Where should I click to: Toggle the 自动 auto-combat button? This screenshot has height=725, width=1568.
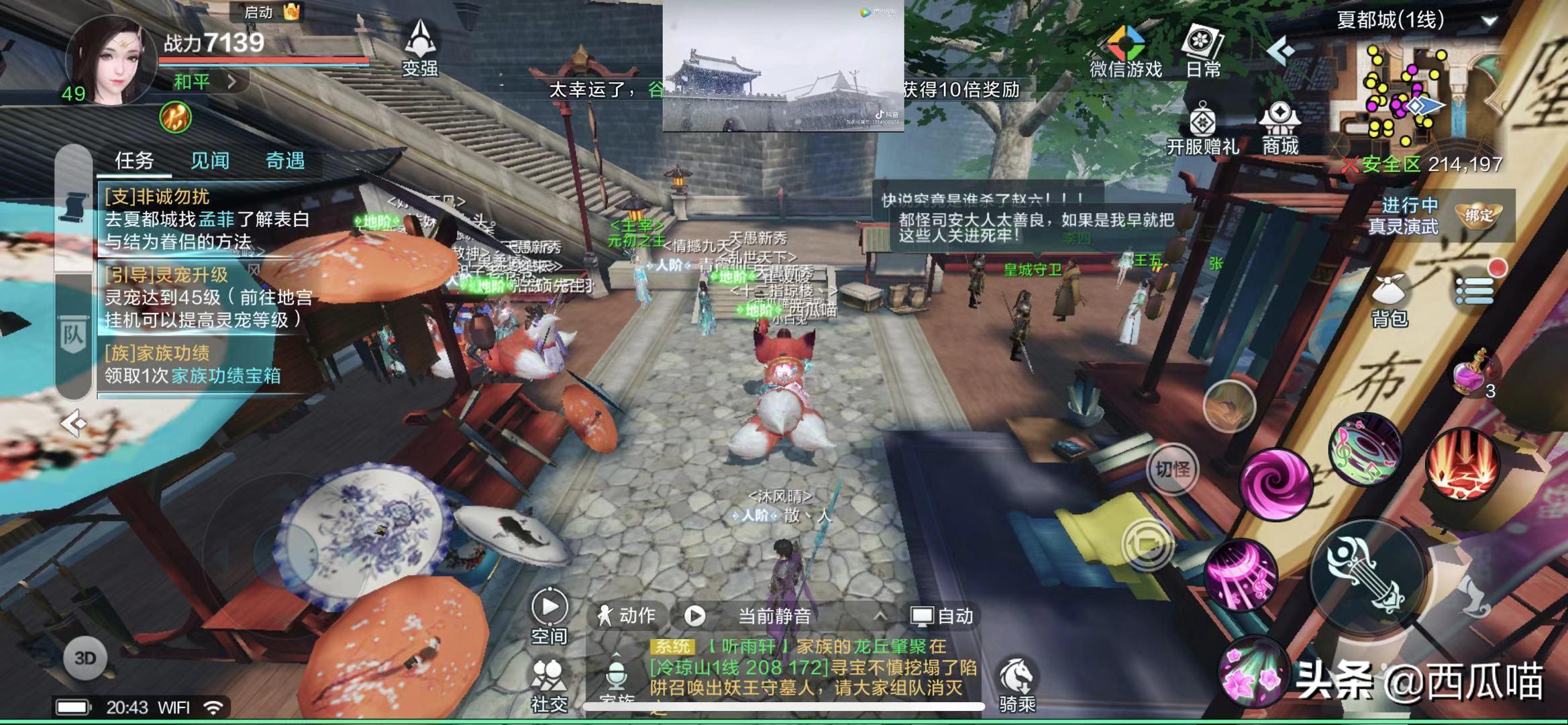943,616
